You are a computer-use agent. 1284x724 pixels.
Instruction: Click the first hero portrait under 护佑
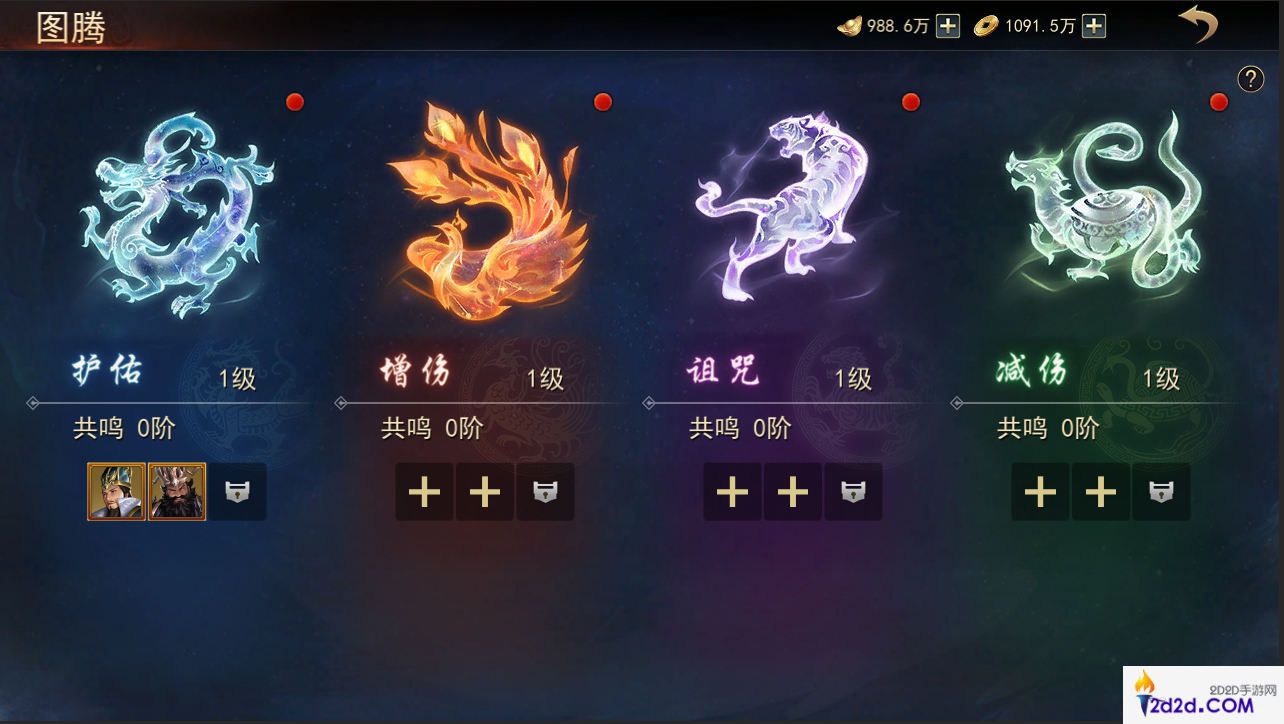[116, 492]
